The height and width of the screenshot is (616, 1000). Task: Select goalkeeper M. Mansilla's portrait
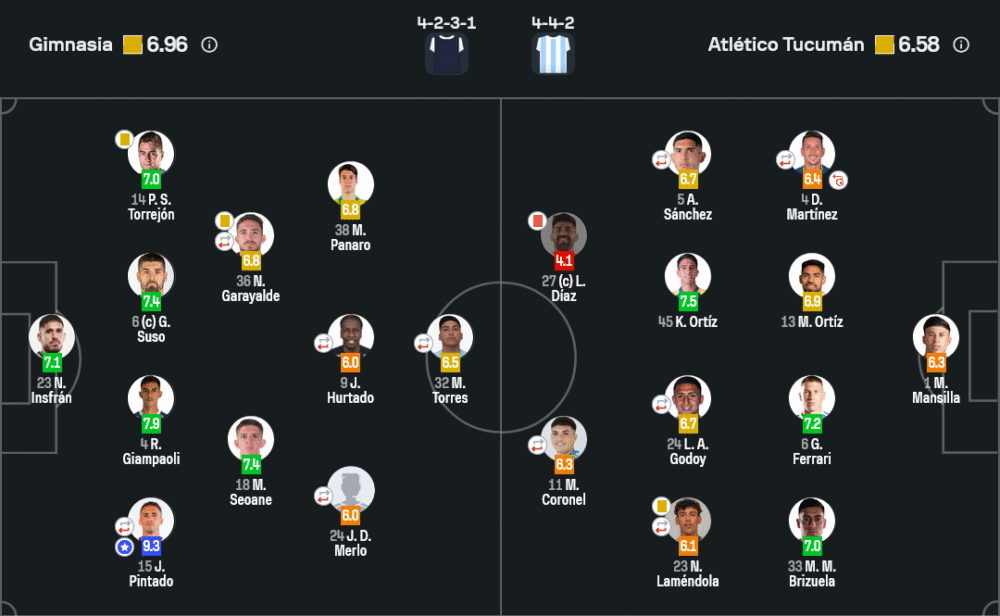click(x=936, y=336)
